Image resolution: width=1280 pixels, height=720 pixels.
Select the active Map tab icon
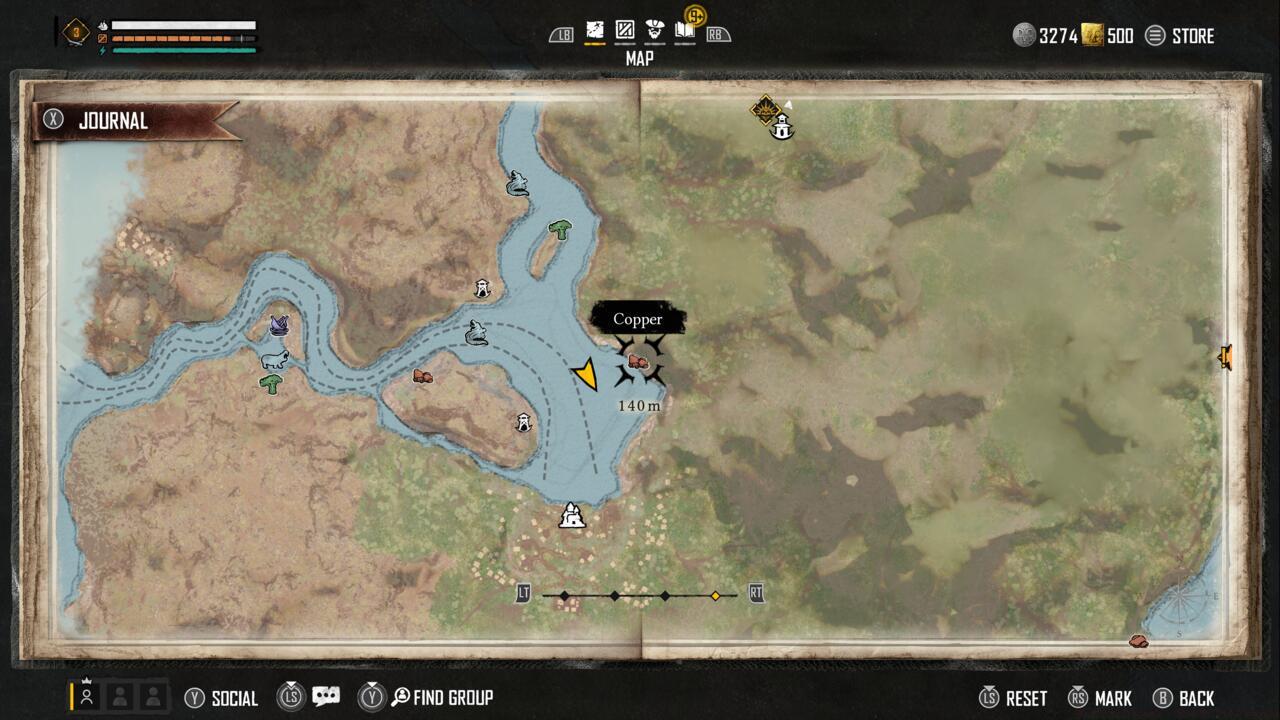click(595, 31)
